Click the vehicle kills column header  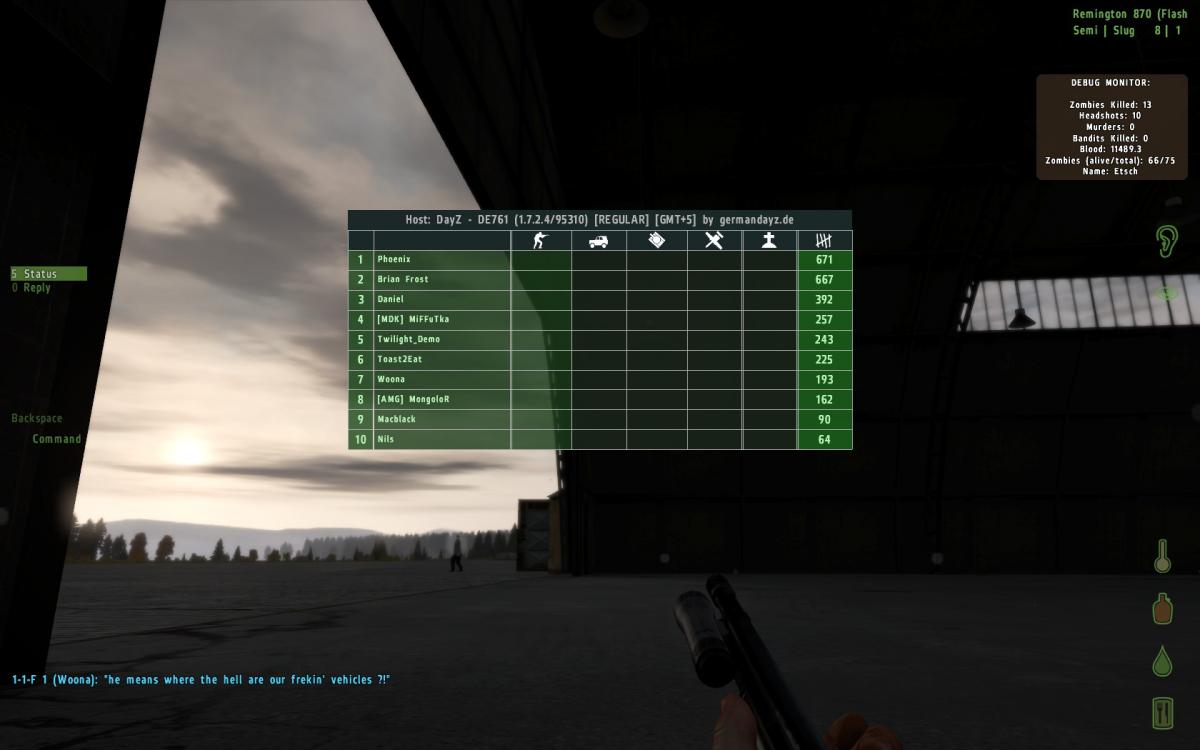pos(598,241)
